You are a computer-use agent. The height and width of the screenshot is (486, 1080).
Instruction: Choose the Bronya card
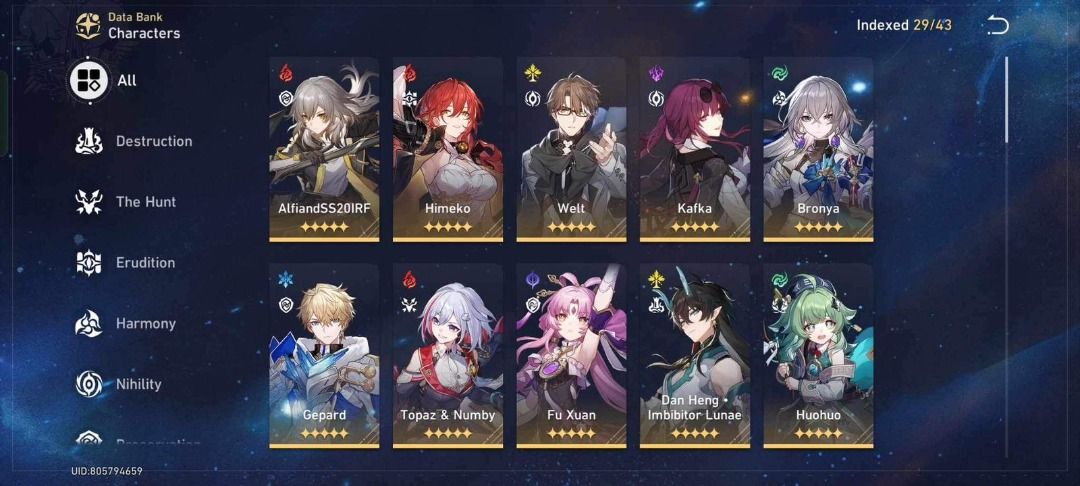pyautogui.click(x=818, y=148)
